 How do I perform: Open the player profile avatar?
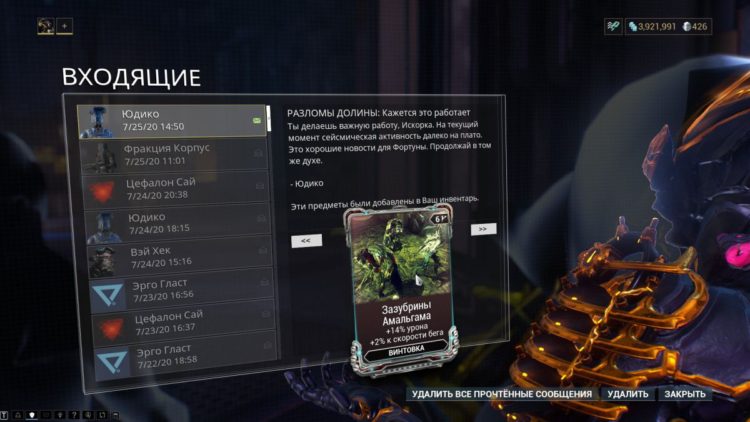tap(46, 26)
